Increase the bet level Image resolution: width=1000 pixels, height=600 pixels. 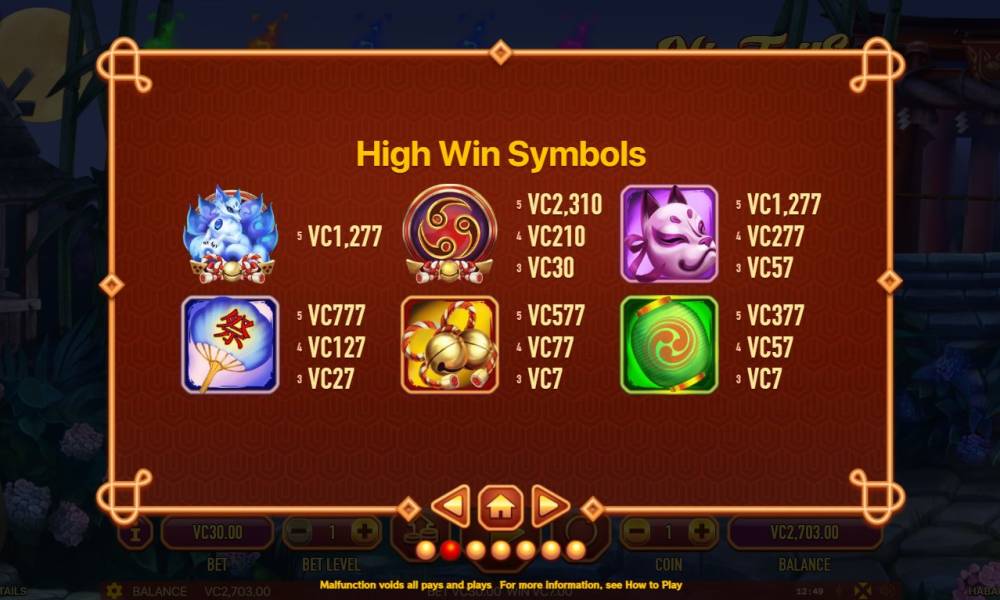[x=365, y=531]
